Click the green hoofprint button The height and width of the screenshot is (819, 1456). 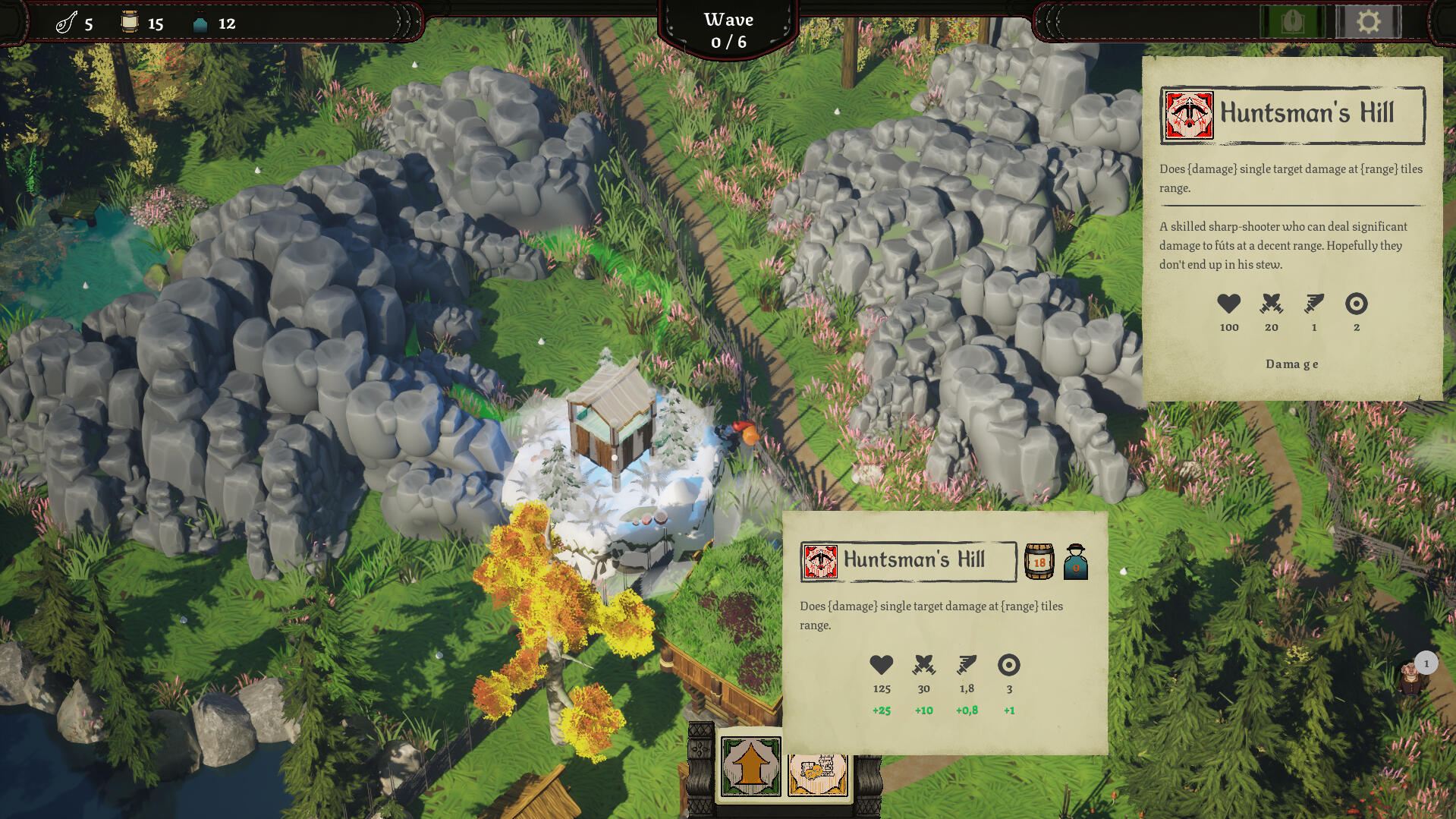click(1292, 22)
